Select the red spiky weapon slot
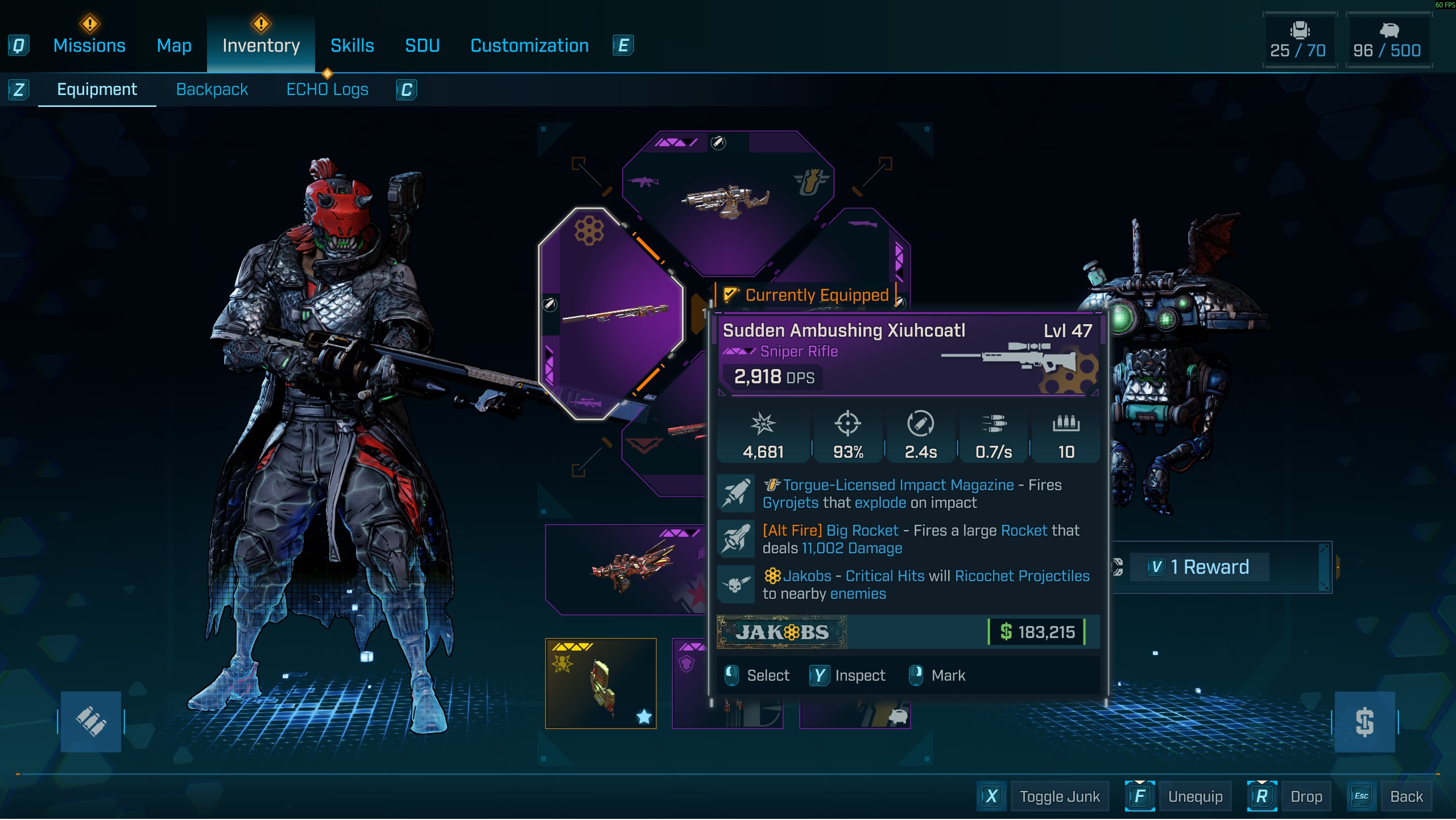 (626, 569)
